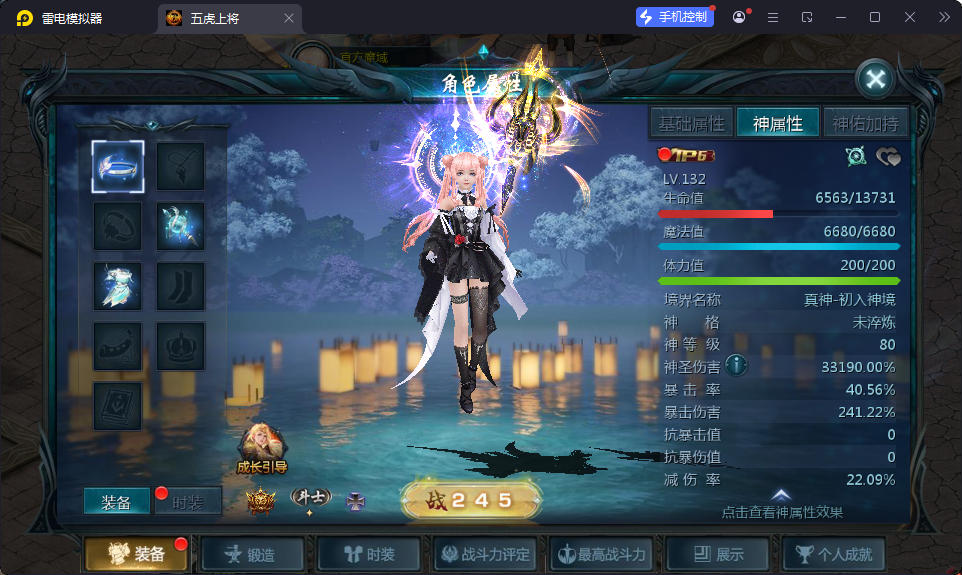Click the 斗士 title badge

coord(310,498)
